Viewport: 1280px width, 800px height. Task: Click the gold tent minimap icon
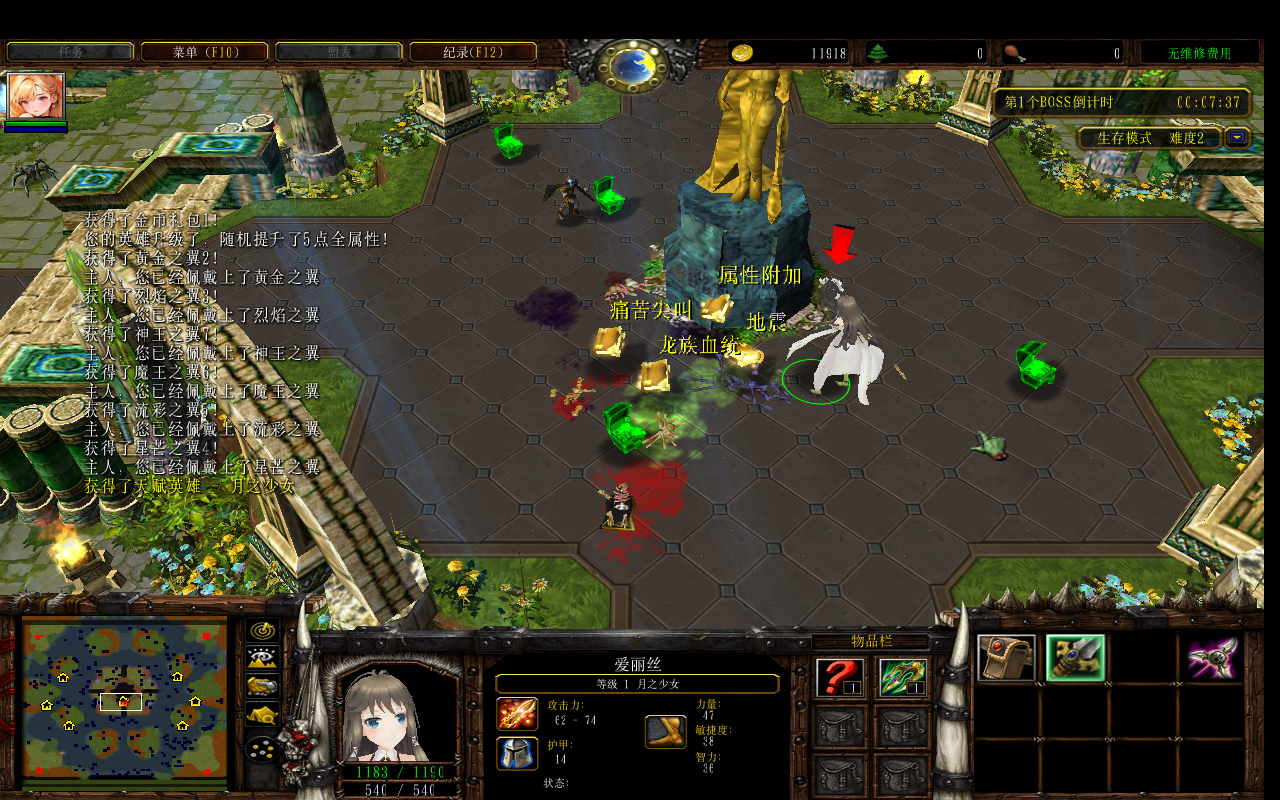click(261, 714)
